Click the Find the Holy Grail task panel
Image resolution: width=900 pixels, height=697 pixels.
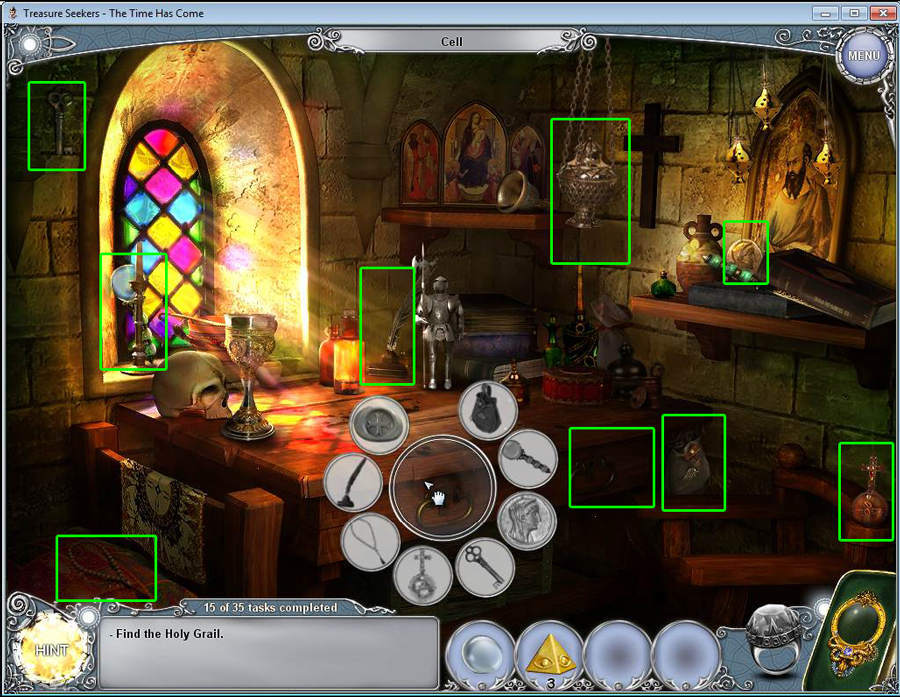268,652
